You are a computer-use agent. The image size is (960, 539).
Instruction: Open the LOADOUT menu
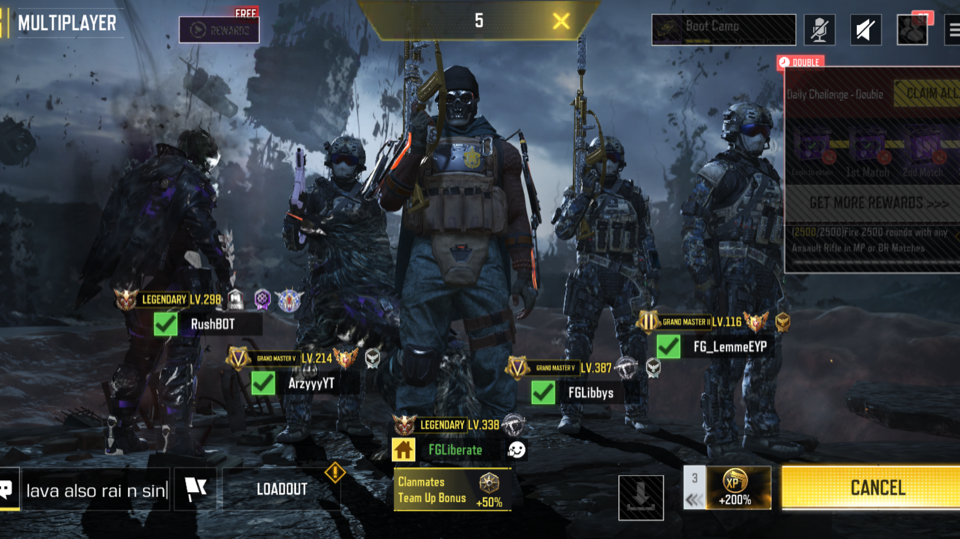(282, 489)
